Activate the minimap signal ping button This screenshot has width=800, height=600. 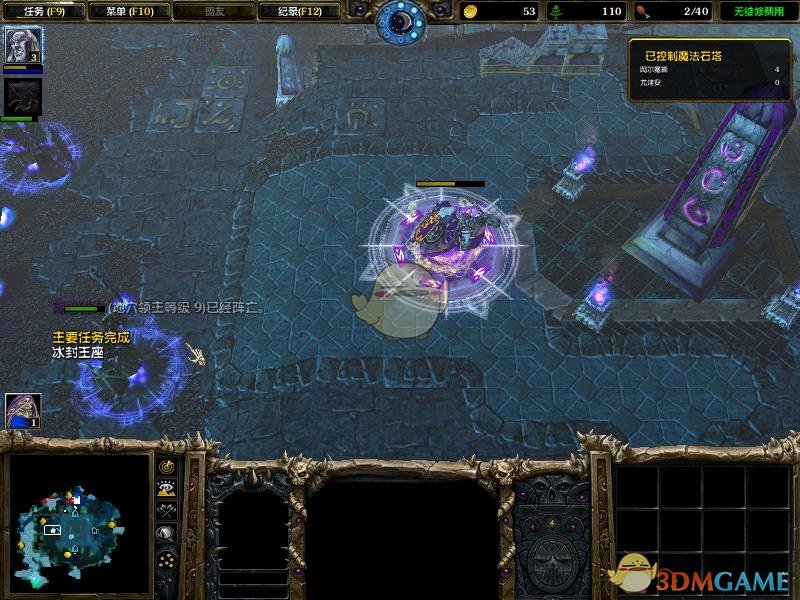[x=167, y=466]
